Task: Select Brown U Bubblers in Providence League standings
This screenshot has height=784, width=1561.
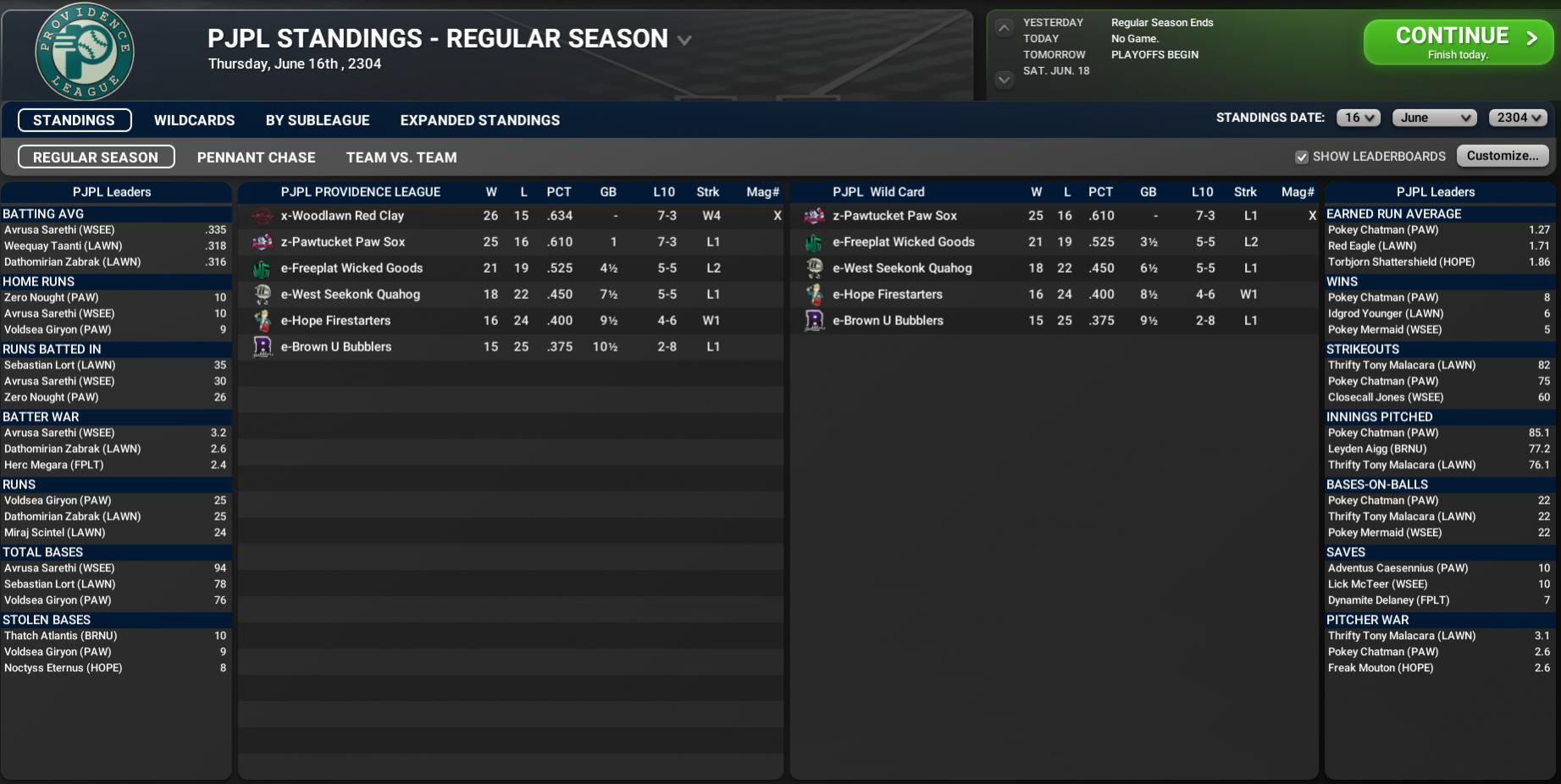Action: coord(335,347)
